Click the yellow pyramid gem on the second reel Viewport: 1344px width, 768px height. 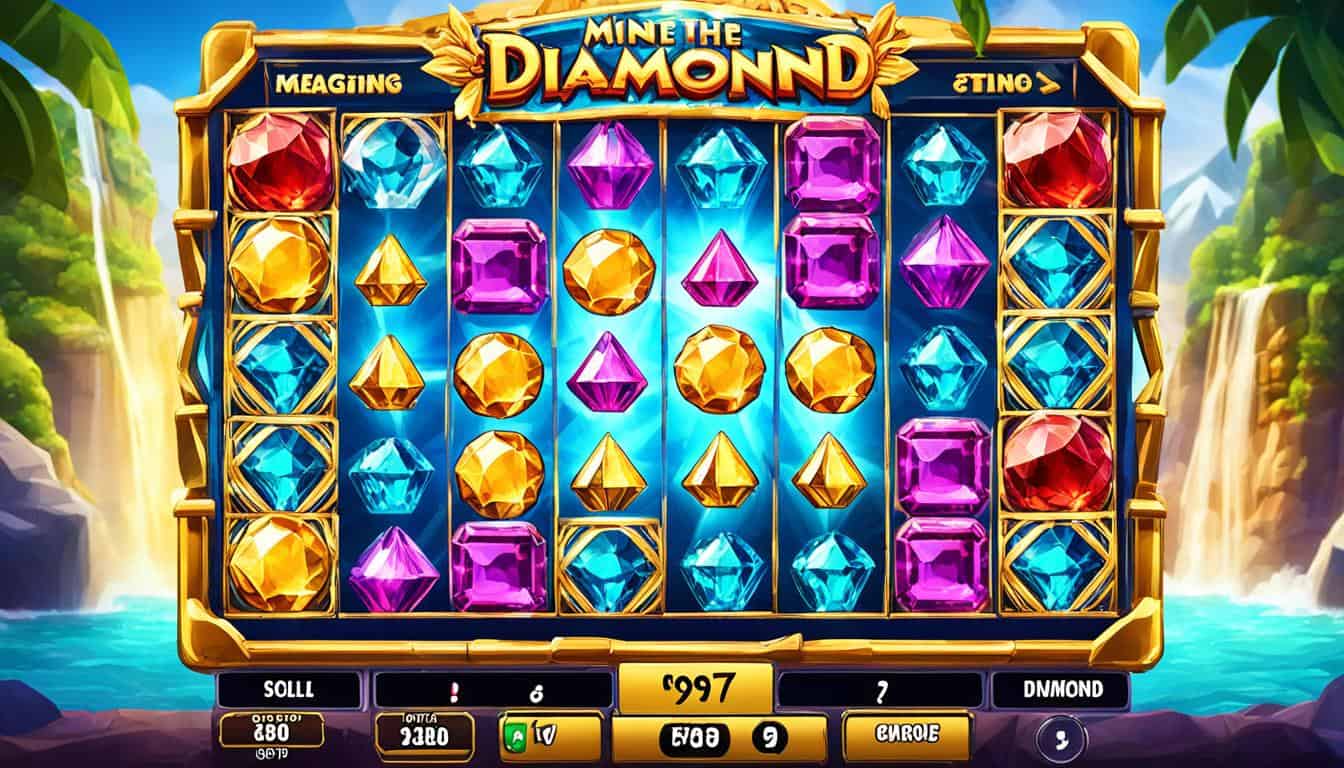[388, 270]
